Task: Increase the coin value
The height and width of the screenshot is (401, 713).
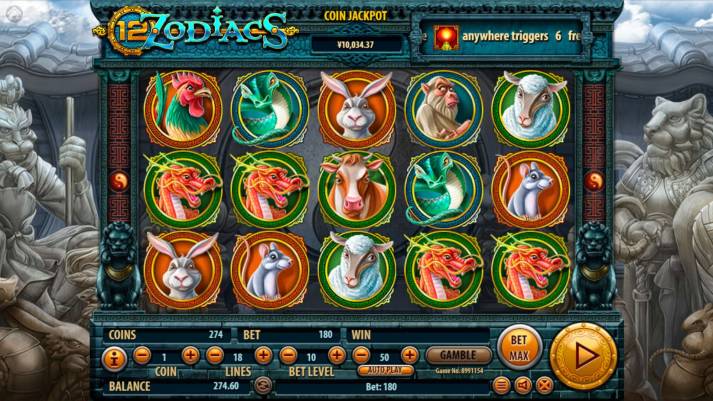Action: point(189,355)
